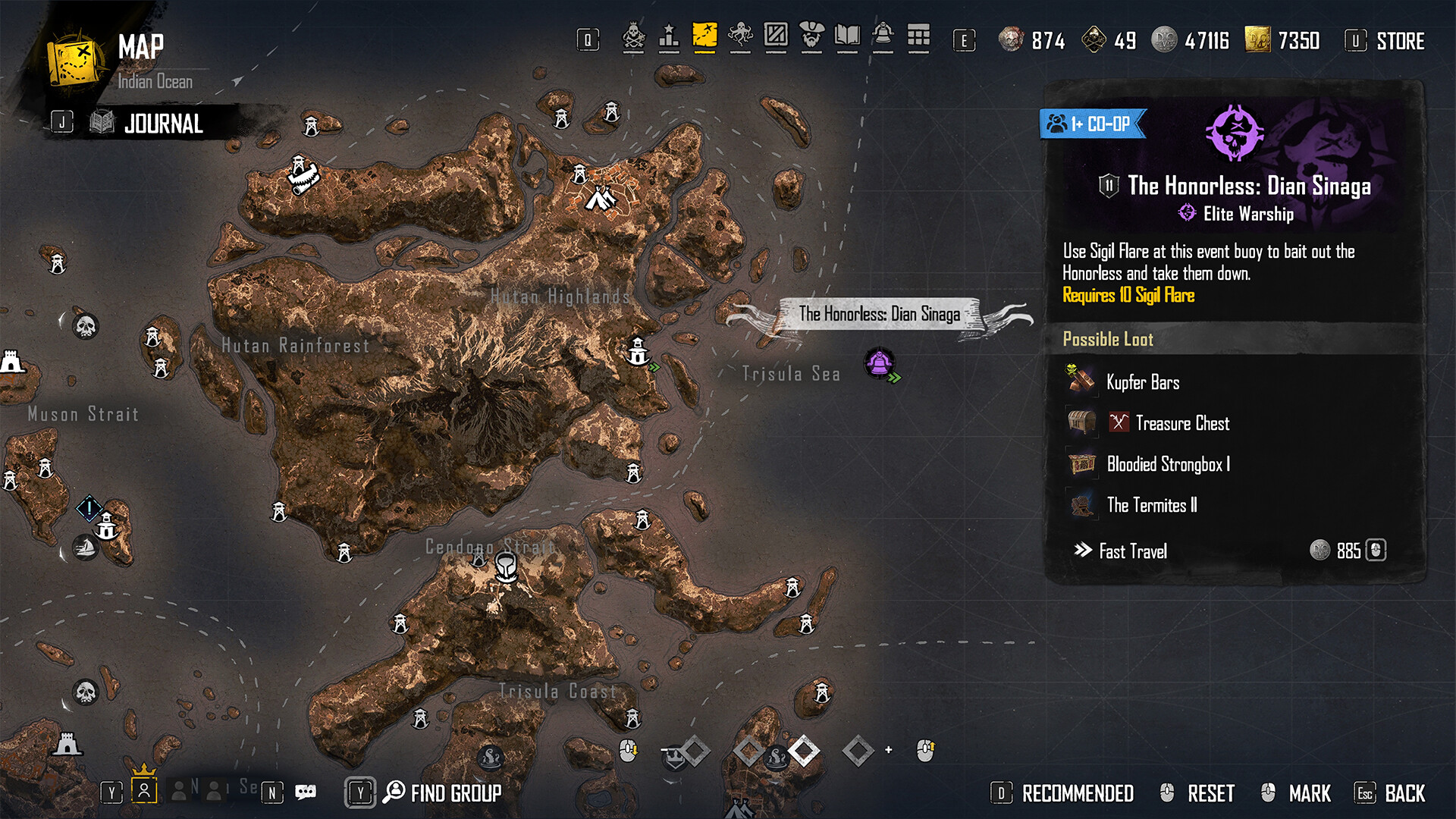Viewport: 1456px width, 819px height.
Task: Reset the map view
Action: pos(1210,794)
